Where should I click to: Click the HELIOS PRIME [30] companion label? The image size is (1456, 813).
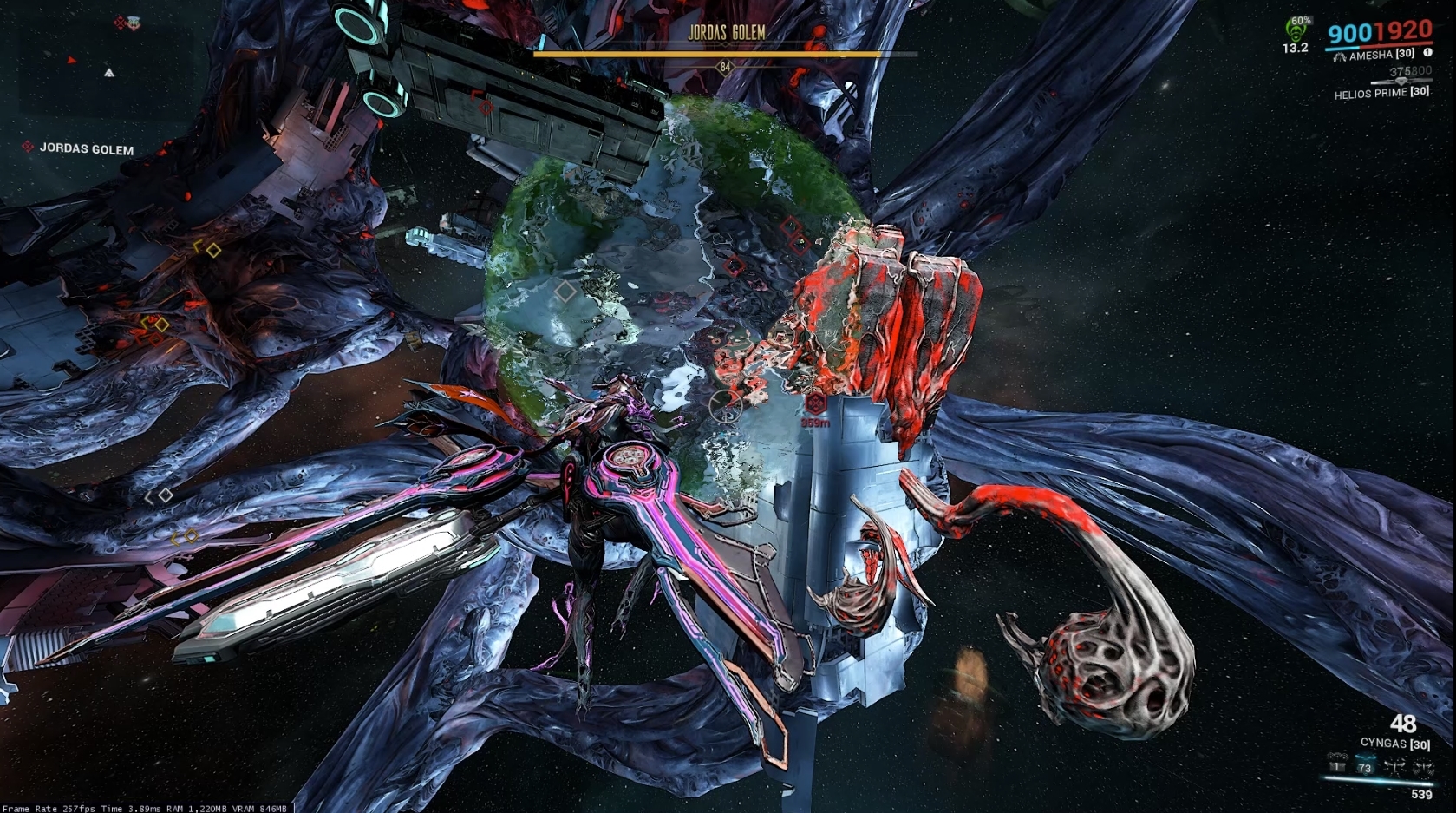coord(1382,93)
